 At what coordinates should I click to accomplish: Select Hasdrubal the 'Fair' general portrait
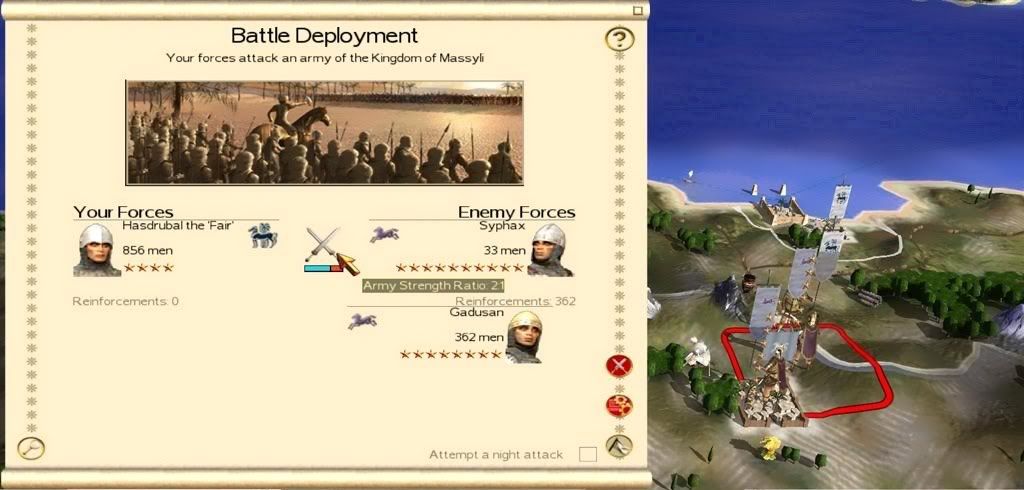[97, 250]
